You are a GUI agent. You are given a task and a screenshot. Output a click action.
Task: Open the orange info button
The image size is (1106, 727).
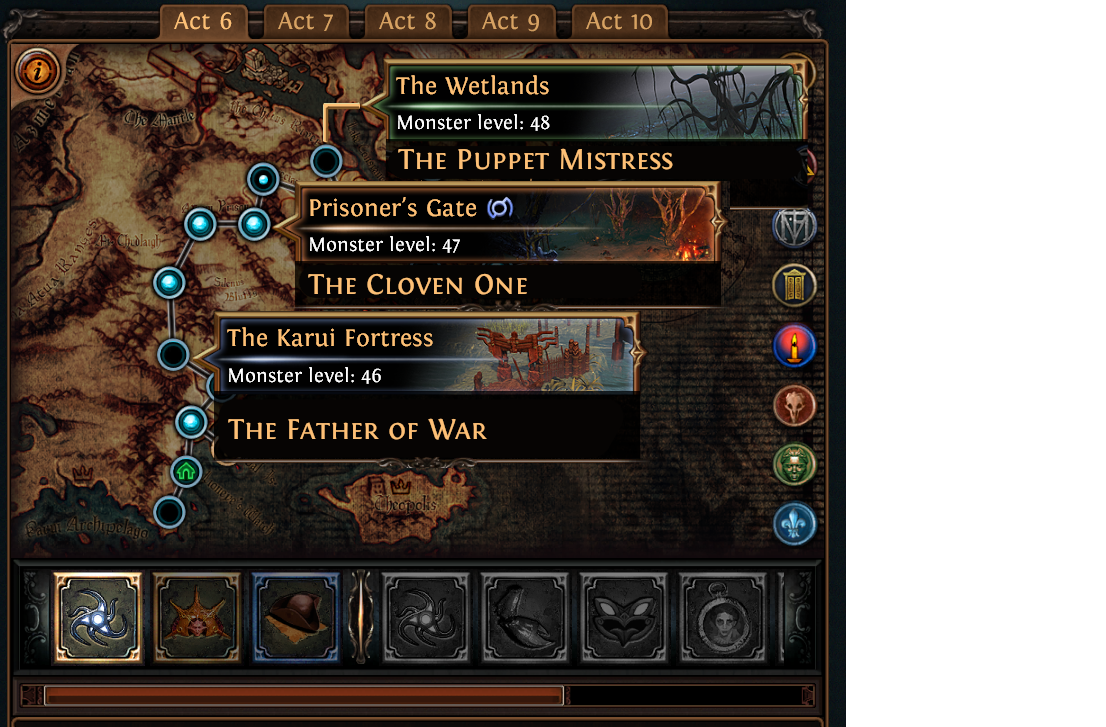39,71
